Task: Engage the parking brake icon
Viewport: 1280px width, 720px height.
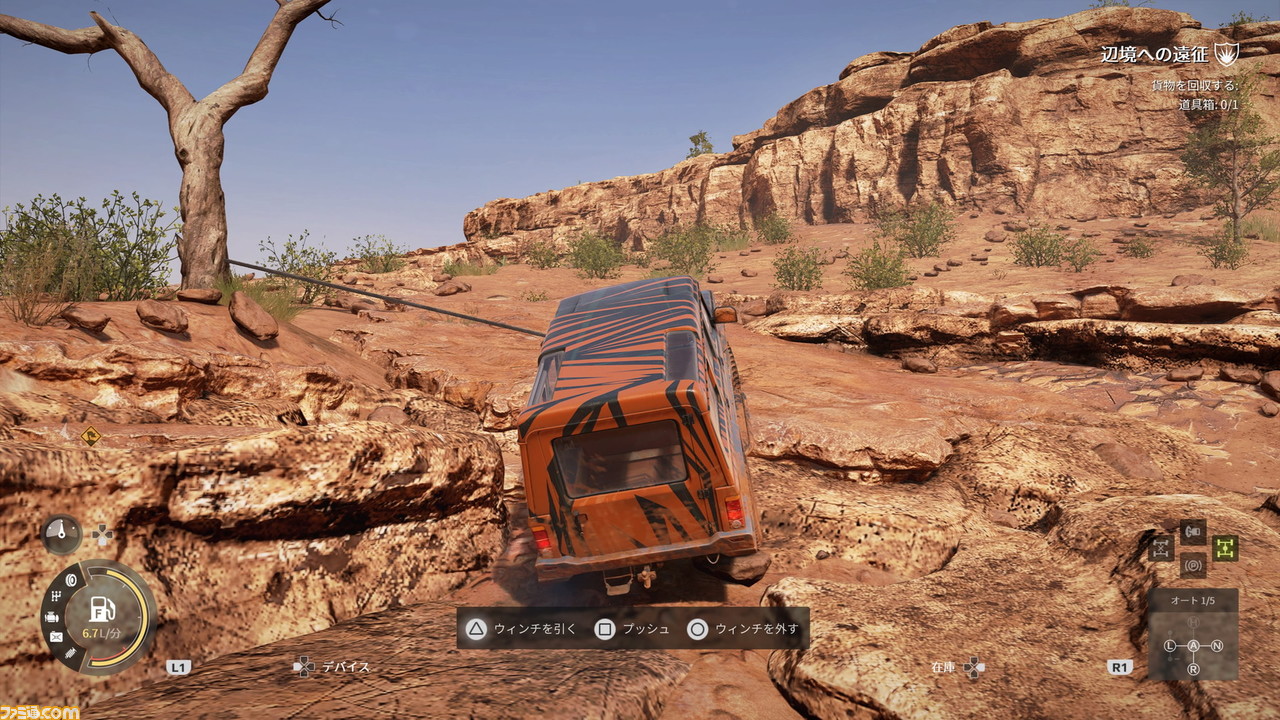Action: point(1193,565)
